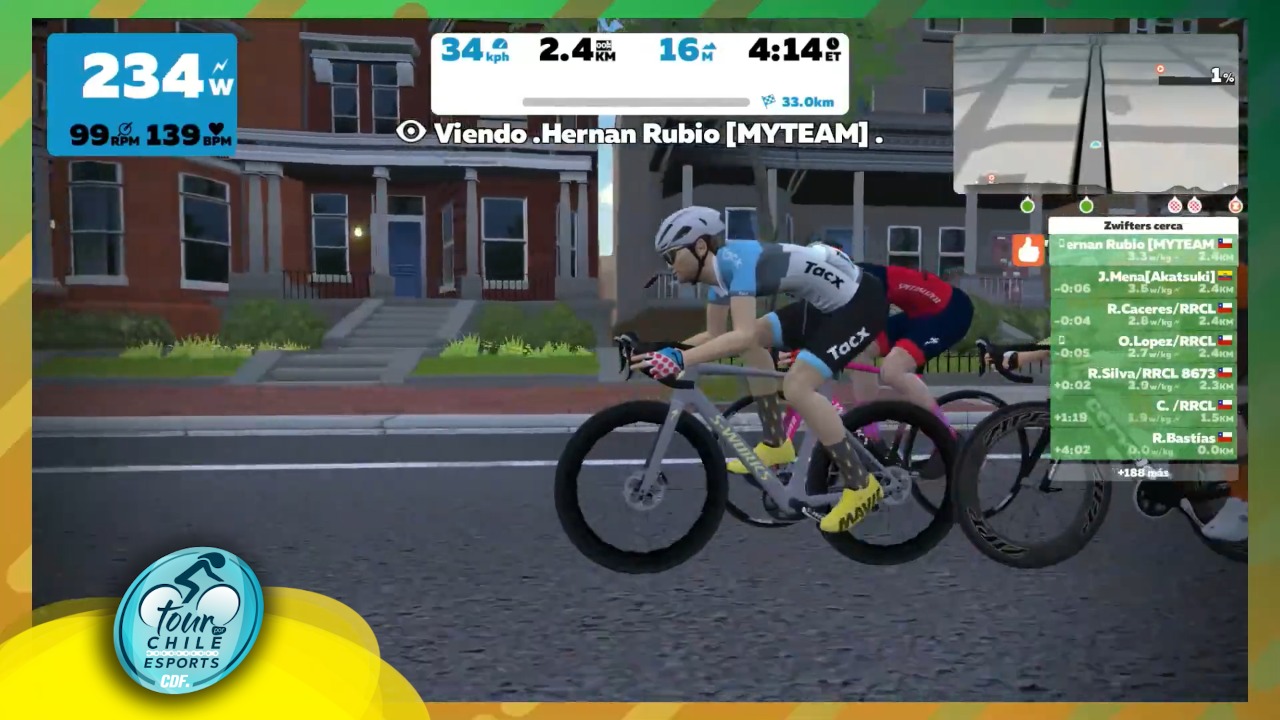The height and width of the screenshot is (720, 1280).
Task: Toggle the leftmost green segment marker below the minimap
Action: pyautogui.click(x=1027, y=206)
